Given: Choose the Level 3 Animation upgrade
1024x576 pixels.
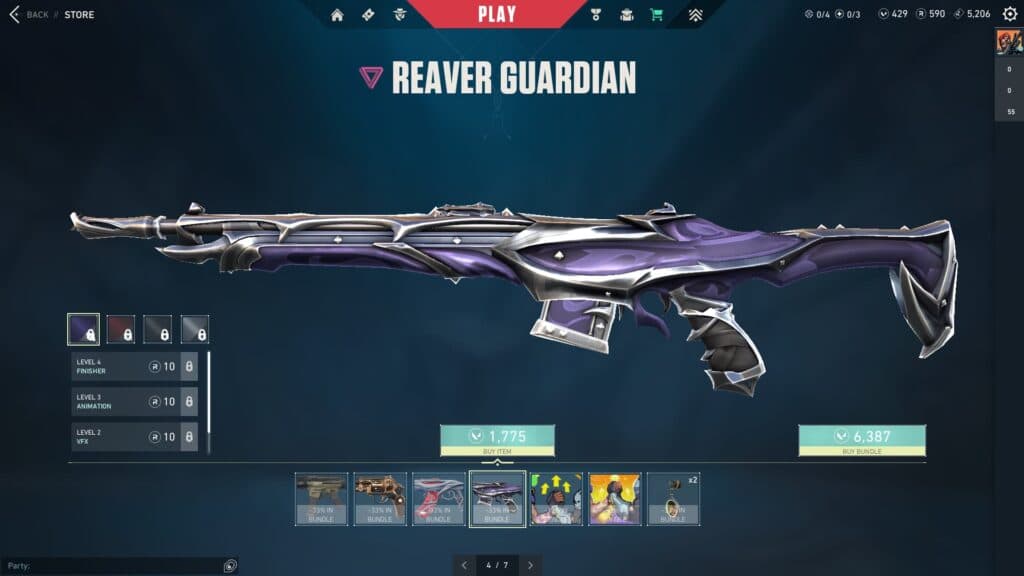Looking at the screenshot, I should (x=134, y=402).
